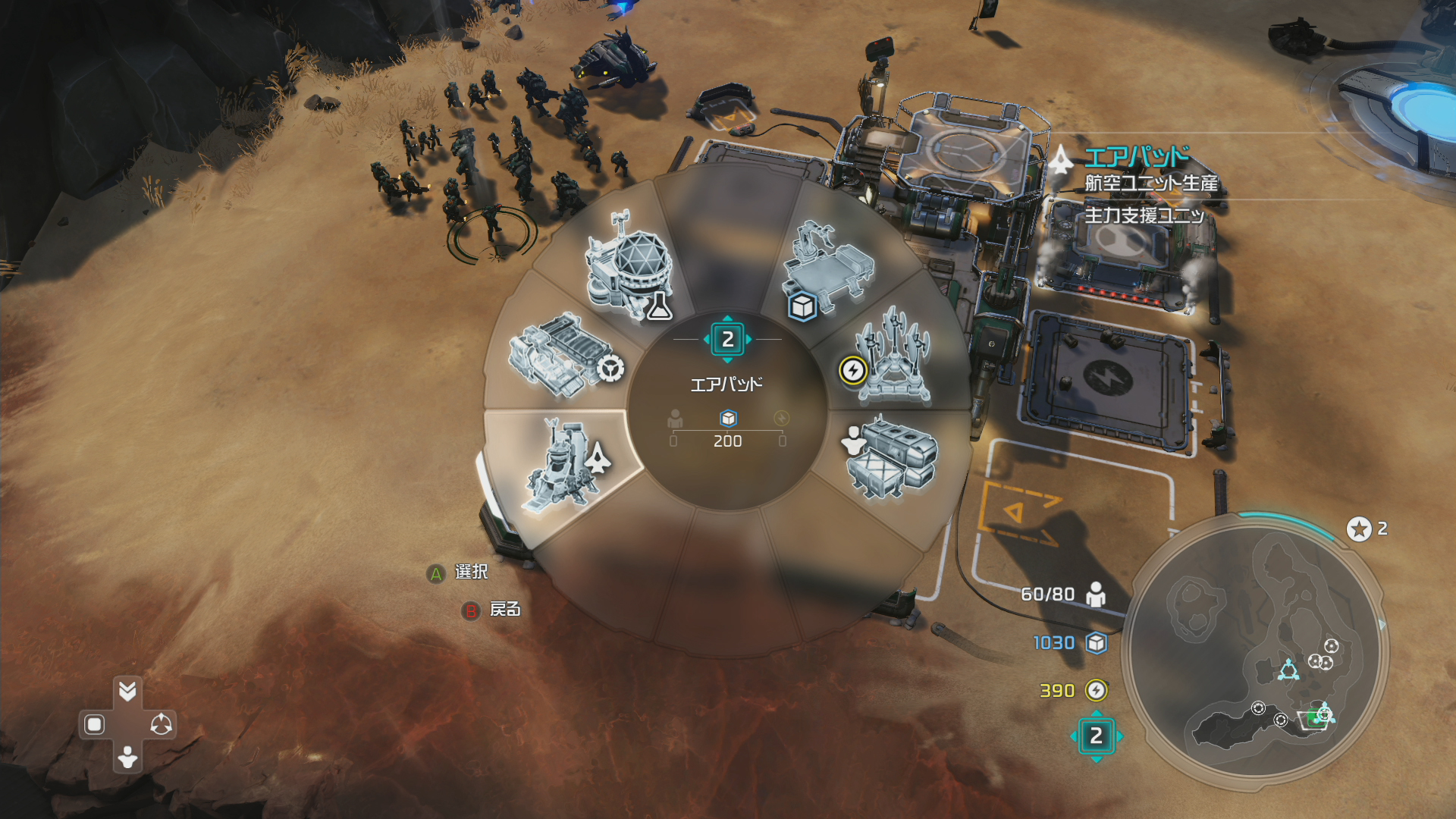
Task: Select the Airpad building in the radial menu
Action: pos(565,466)
